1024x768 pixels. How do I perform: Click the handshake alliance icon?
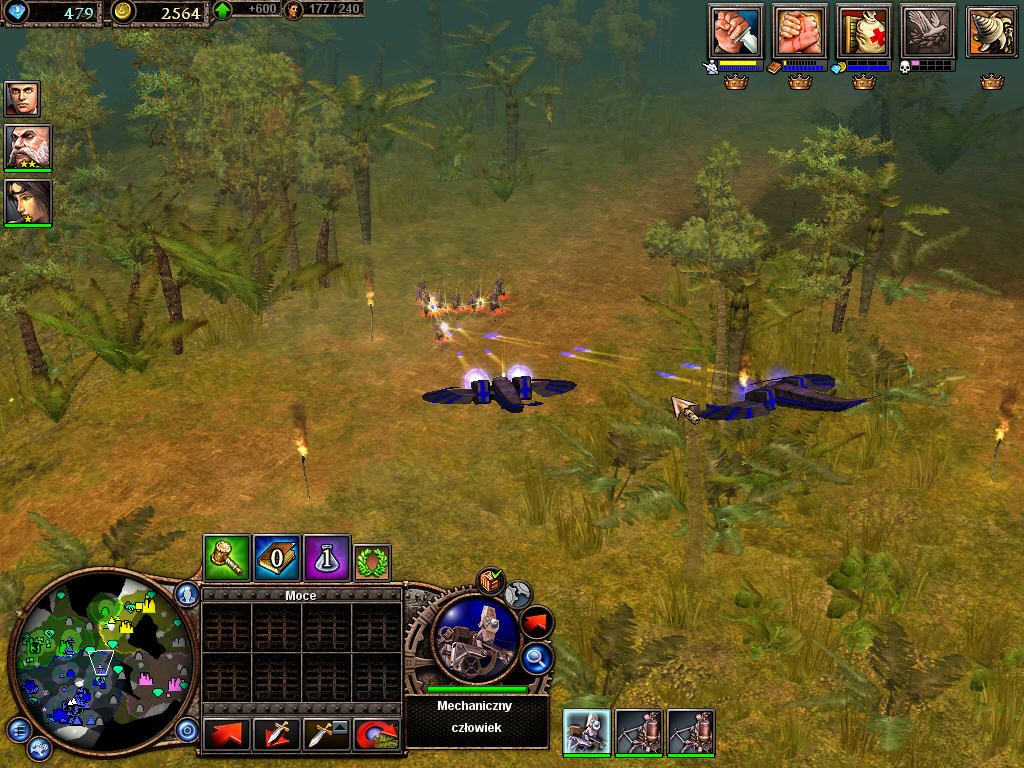coord(799,32)
